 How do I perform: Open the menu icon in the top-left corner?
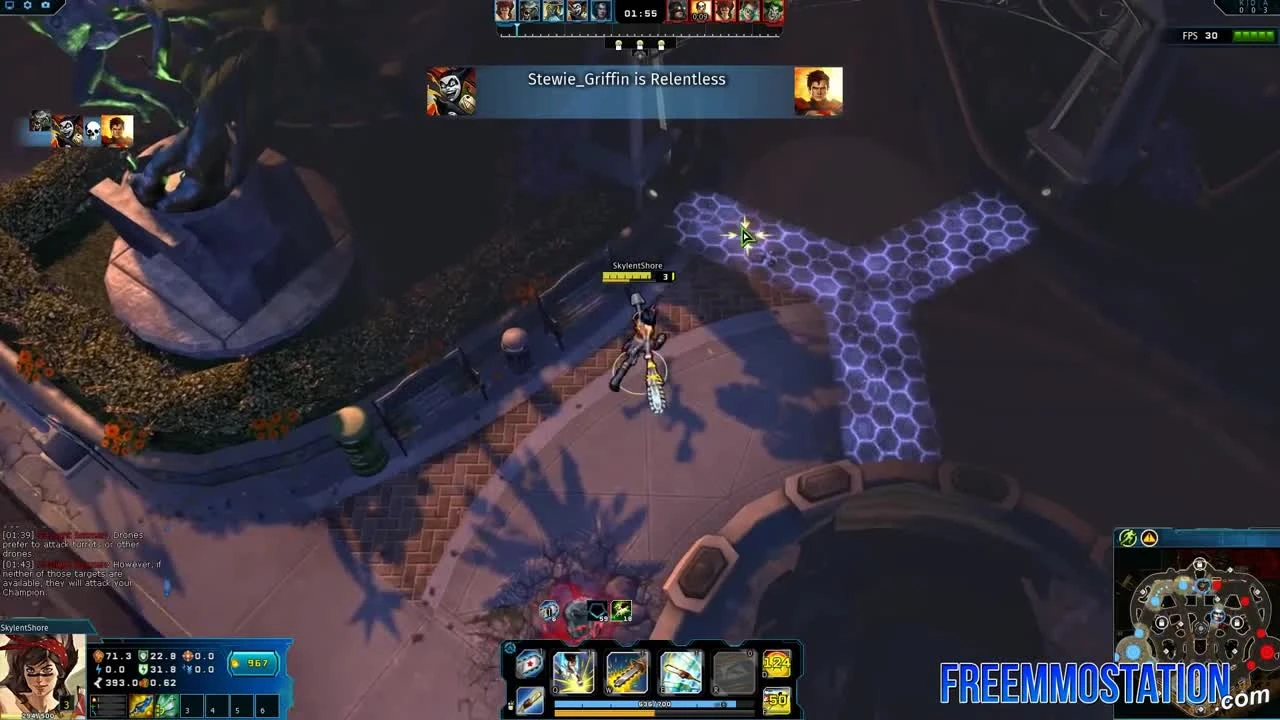click(x=9, y=5)
